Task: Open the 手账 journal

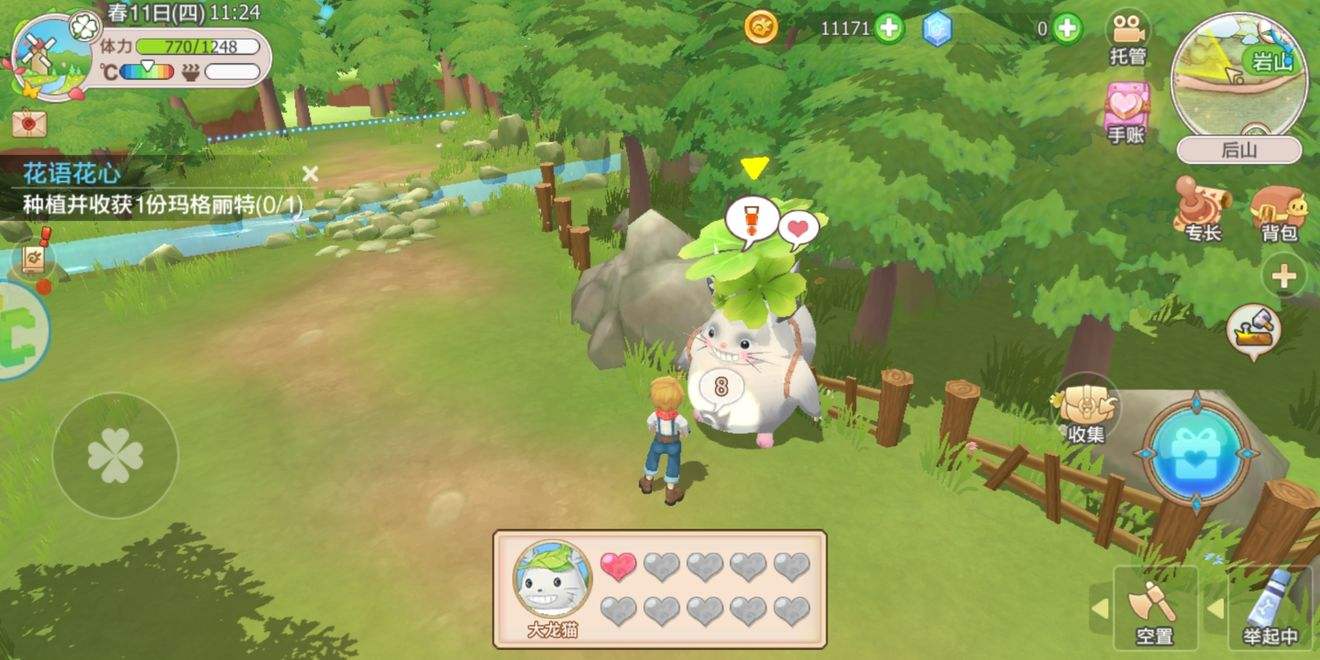Action: click(x=1127, y=110)
